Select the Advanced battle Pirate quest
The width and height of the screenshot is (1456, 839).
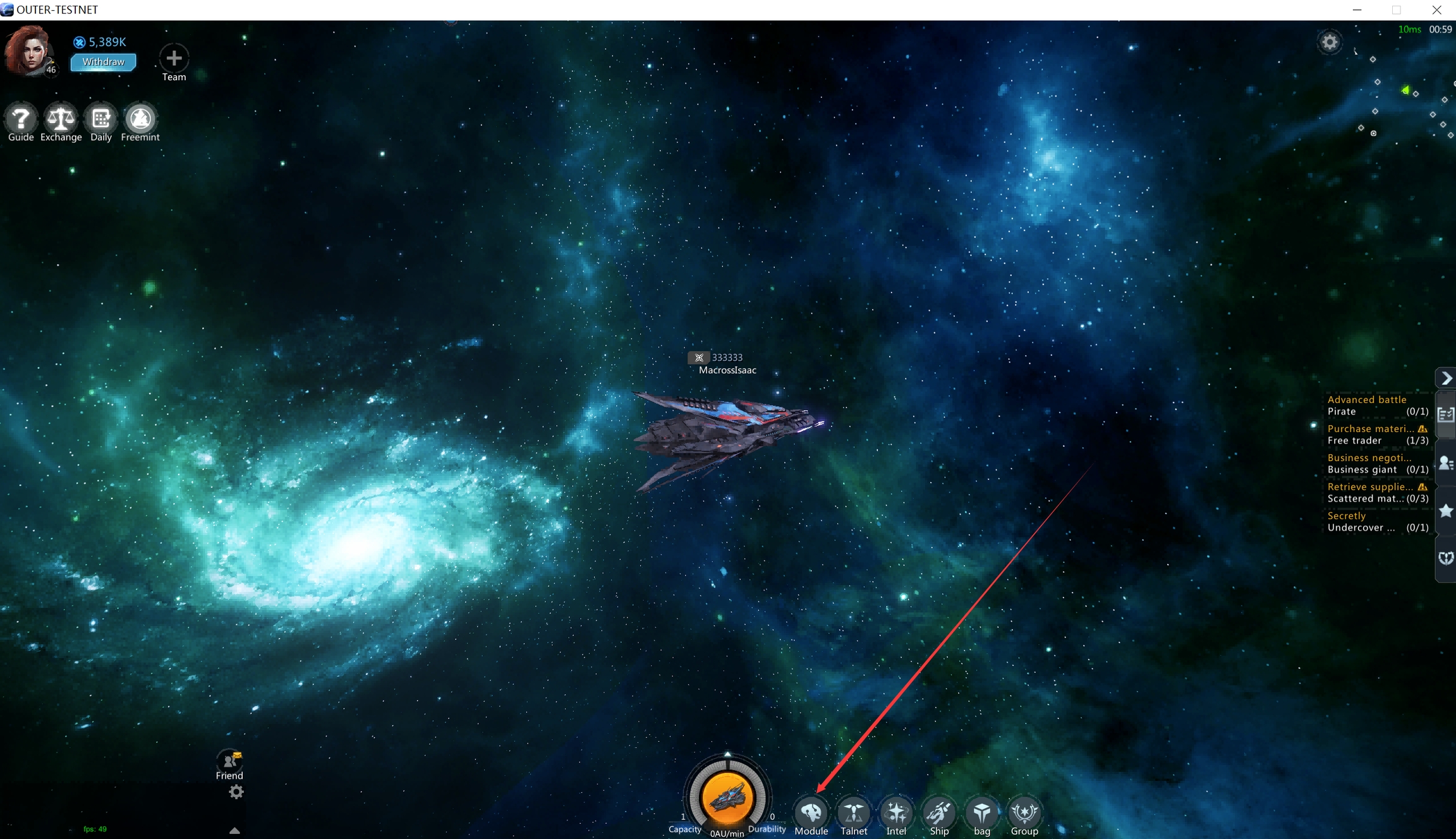[1377, 406]
